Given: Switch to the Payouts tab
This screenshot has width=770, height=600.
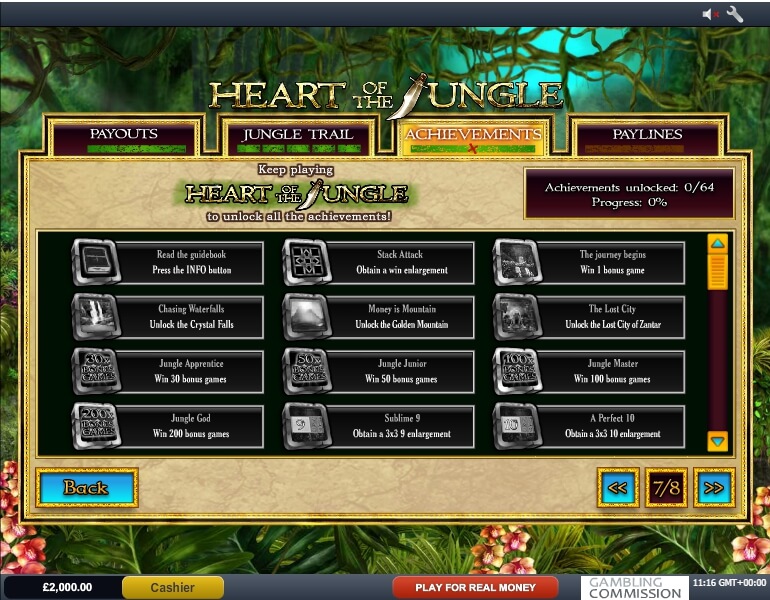Looking at the screenshot, I should point(124,135).
